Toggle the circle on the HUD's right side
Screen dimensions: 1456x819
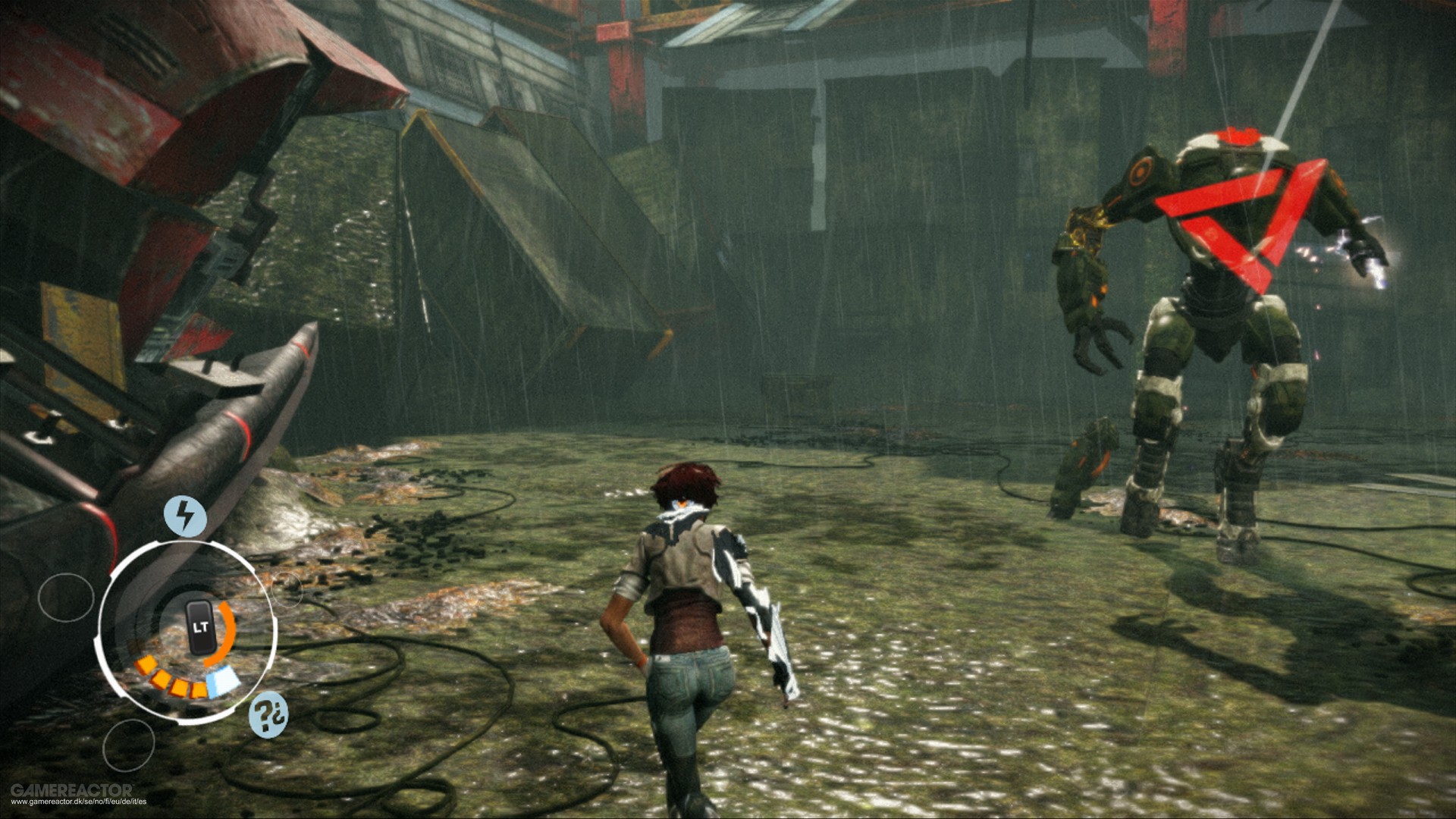tap(288, 588)
